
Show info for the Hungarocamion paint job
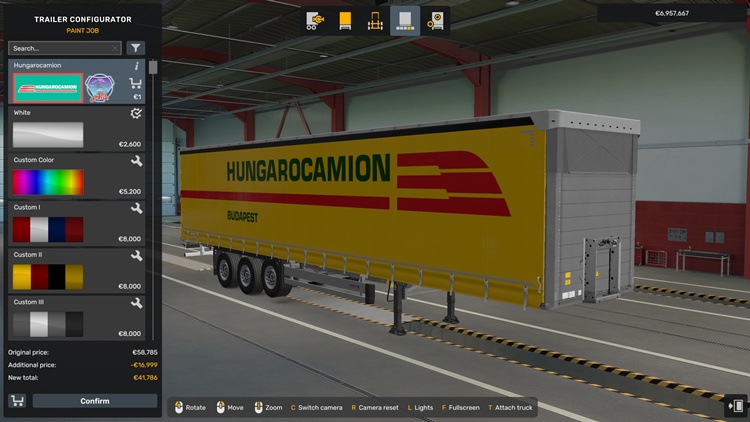(x=137, y=66)
